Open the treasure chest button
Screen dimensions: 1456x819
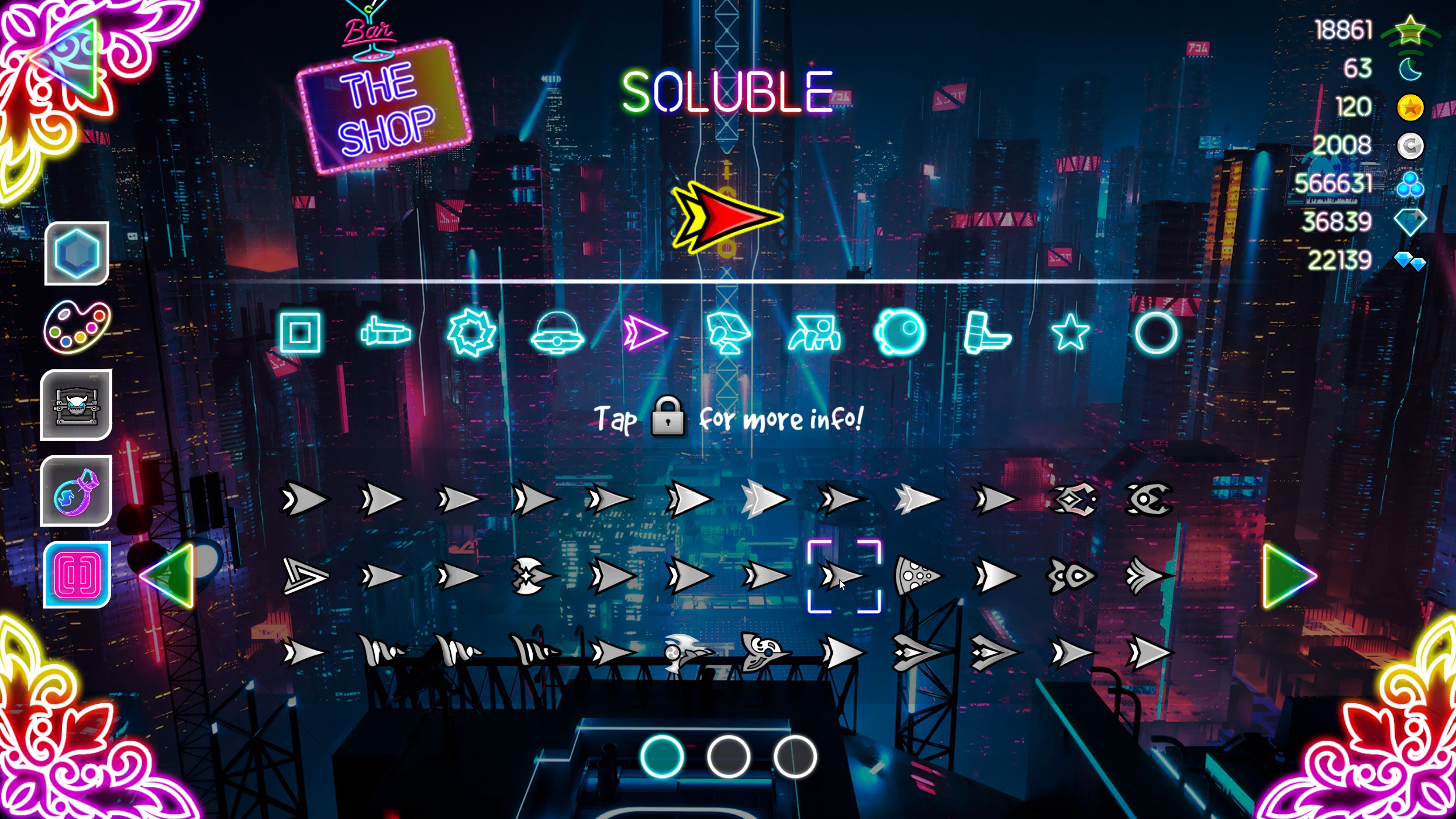pyautogui.click(x=77, y=405)
